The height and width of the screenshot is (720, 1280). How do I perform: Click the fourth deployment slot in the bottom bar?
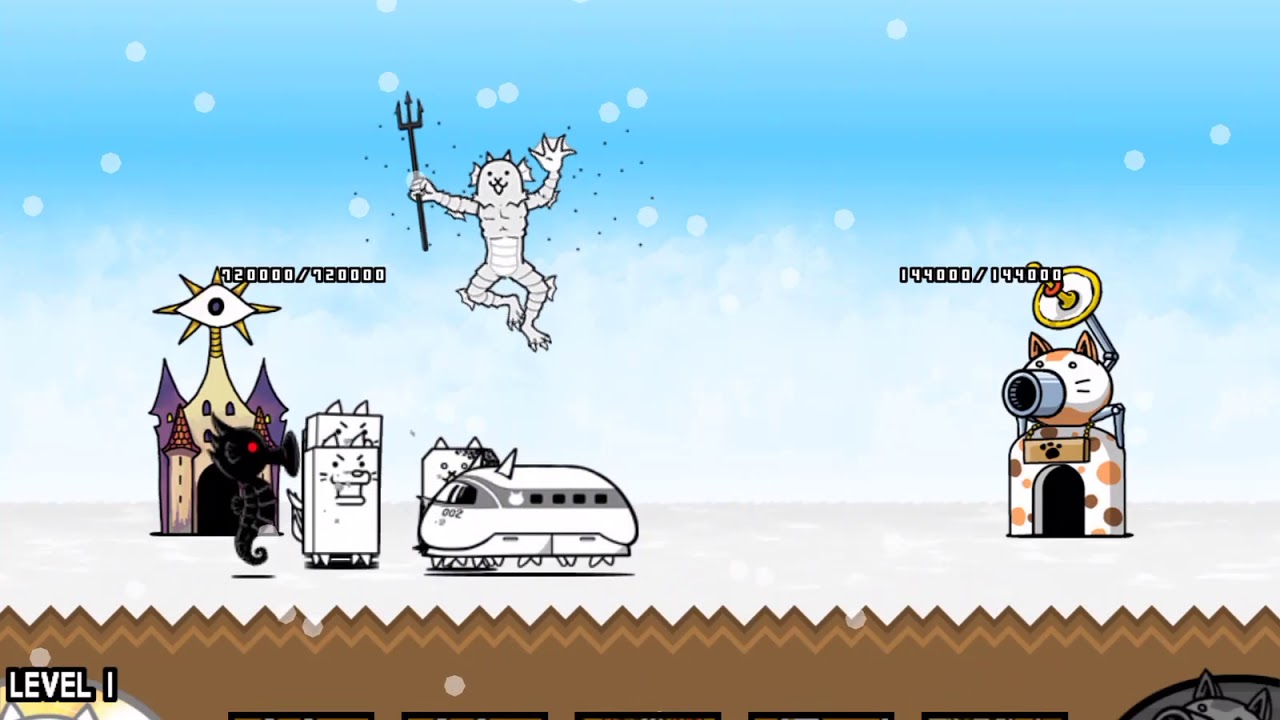822,712
